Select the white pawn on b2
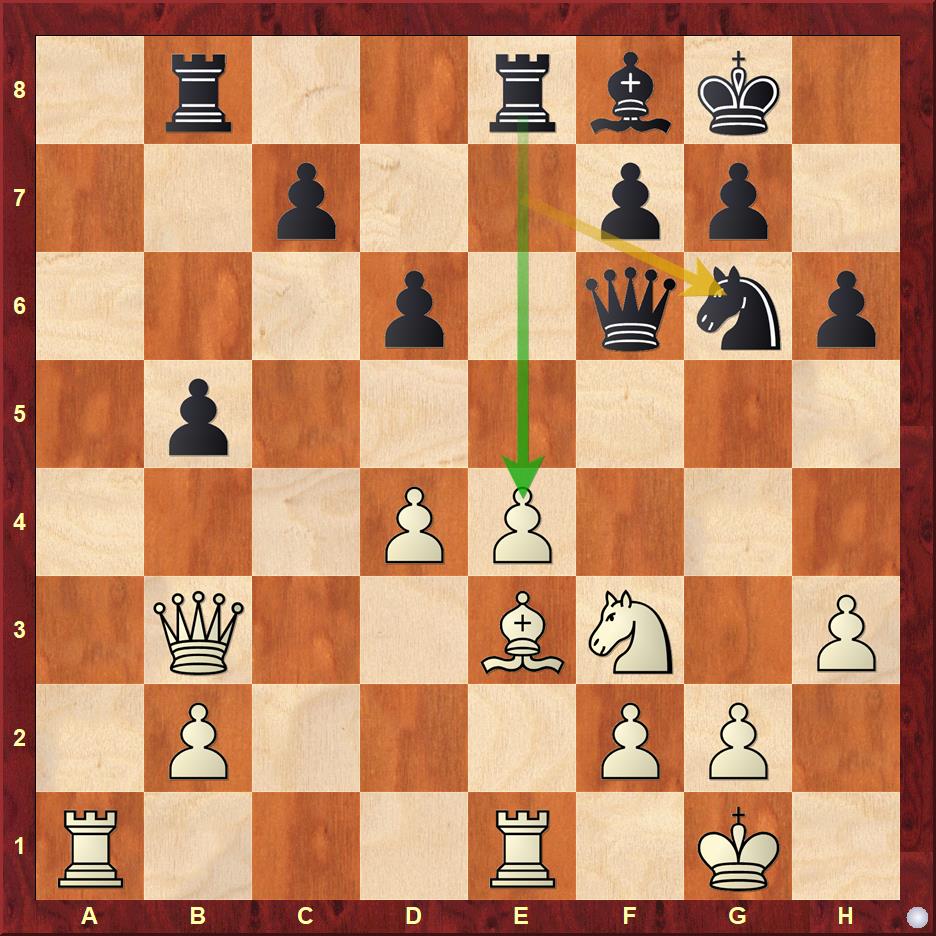This screenshot has height=936, width=936. pos(198,738)
